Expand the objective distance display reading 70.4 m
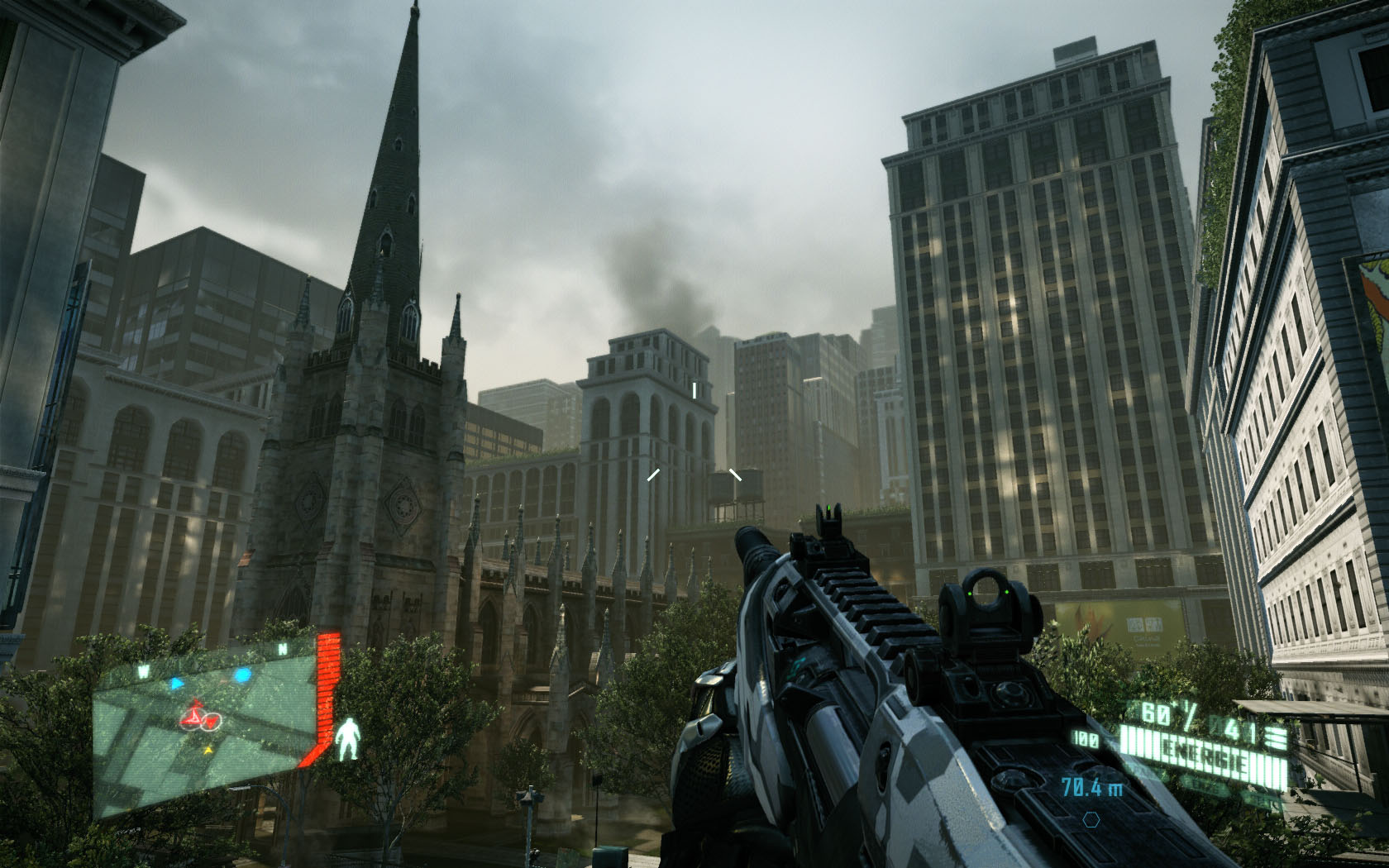1389x868 pixels. 1093,787
